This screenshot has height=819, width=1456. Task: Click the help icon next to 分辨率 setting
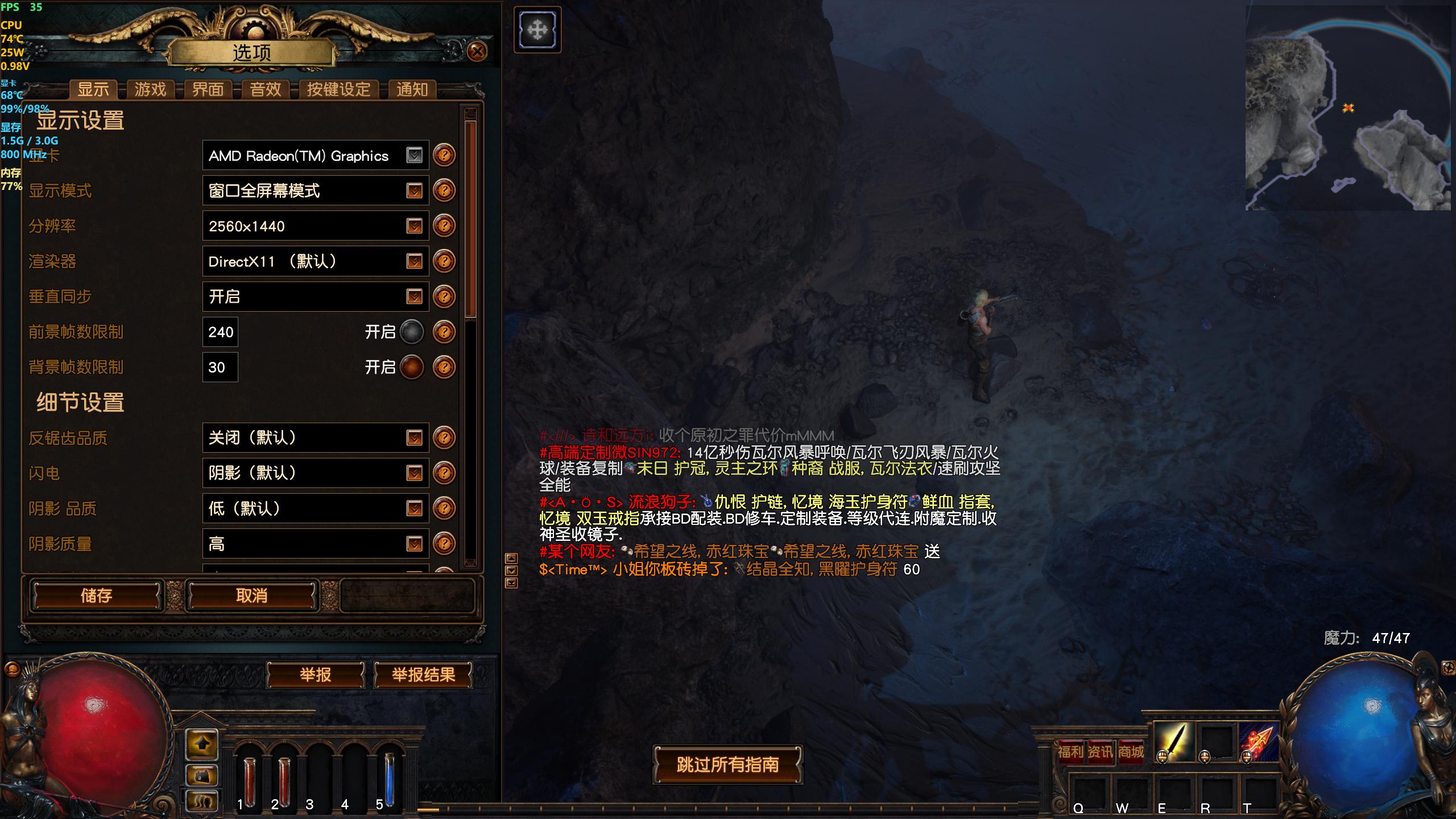tap(444, 226)
